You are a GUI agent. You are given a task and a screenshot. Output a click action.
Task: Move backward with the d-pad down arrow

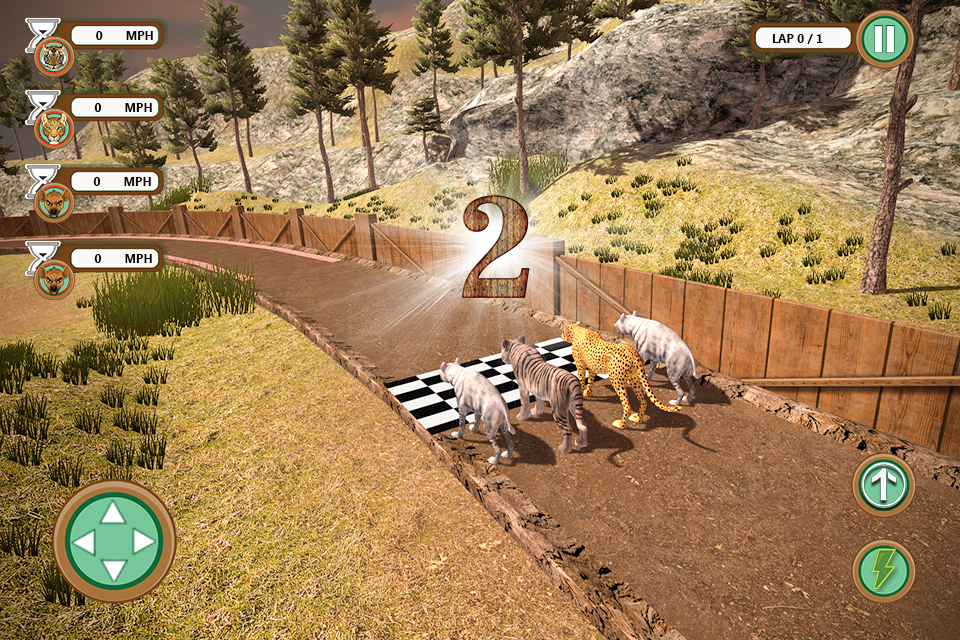(x=114, y=571)
